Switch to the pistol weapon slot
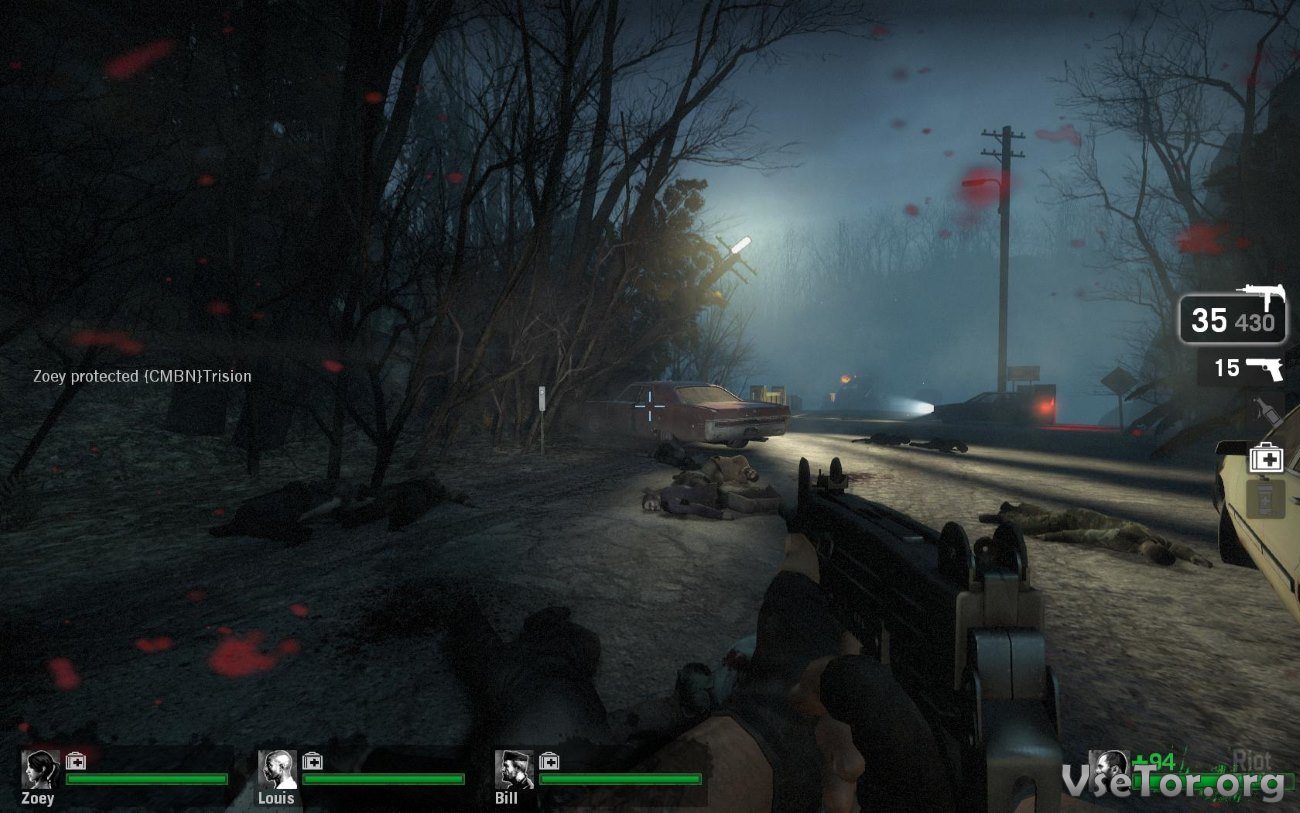Image resolution: width=1300 pixels, height=813 pixels. (1242, 368)
